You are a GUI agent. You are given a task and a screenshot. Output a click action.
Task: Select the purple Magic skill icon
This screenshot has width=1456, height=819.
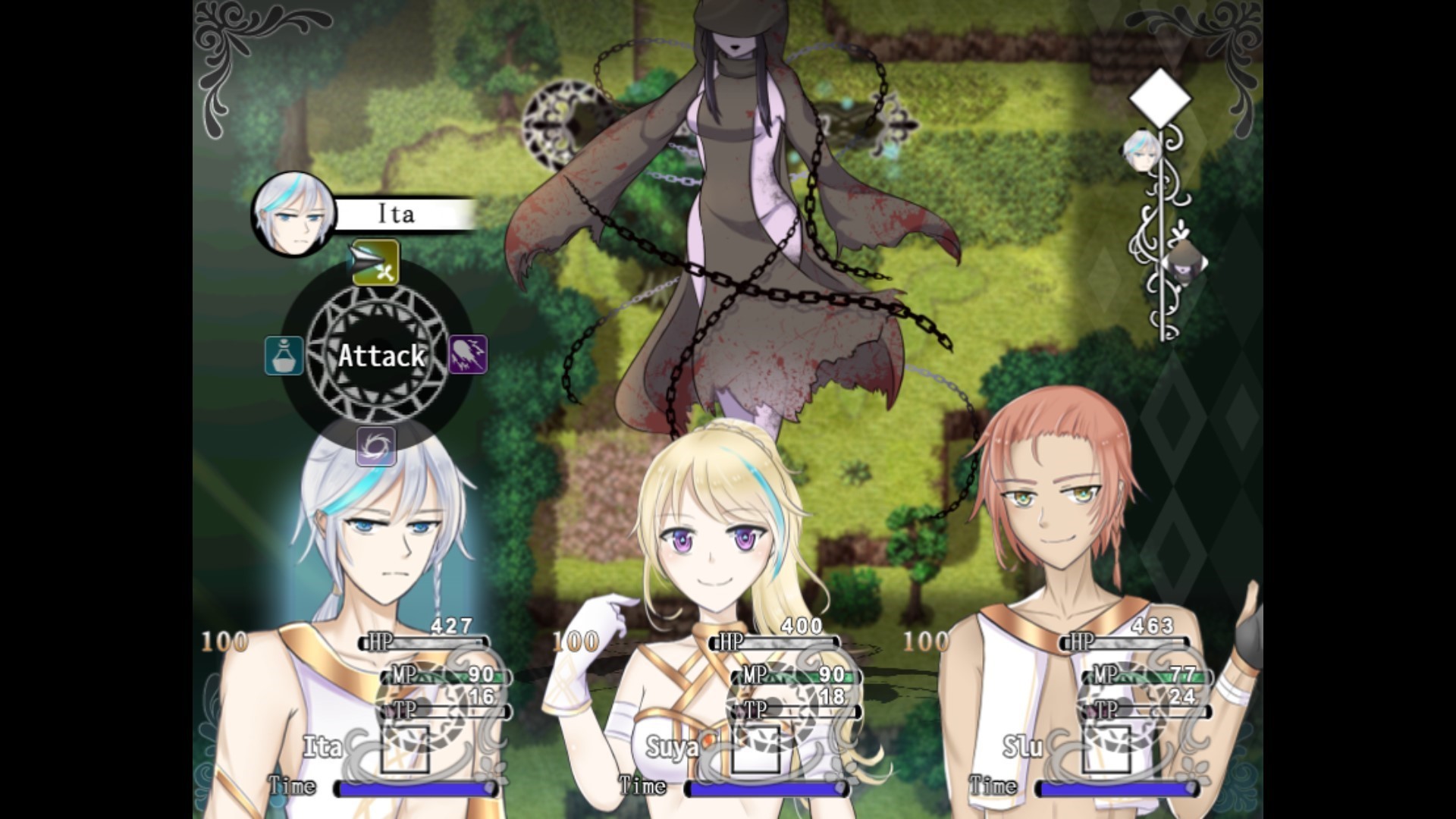click(468, 355)
